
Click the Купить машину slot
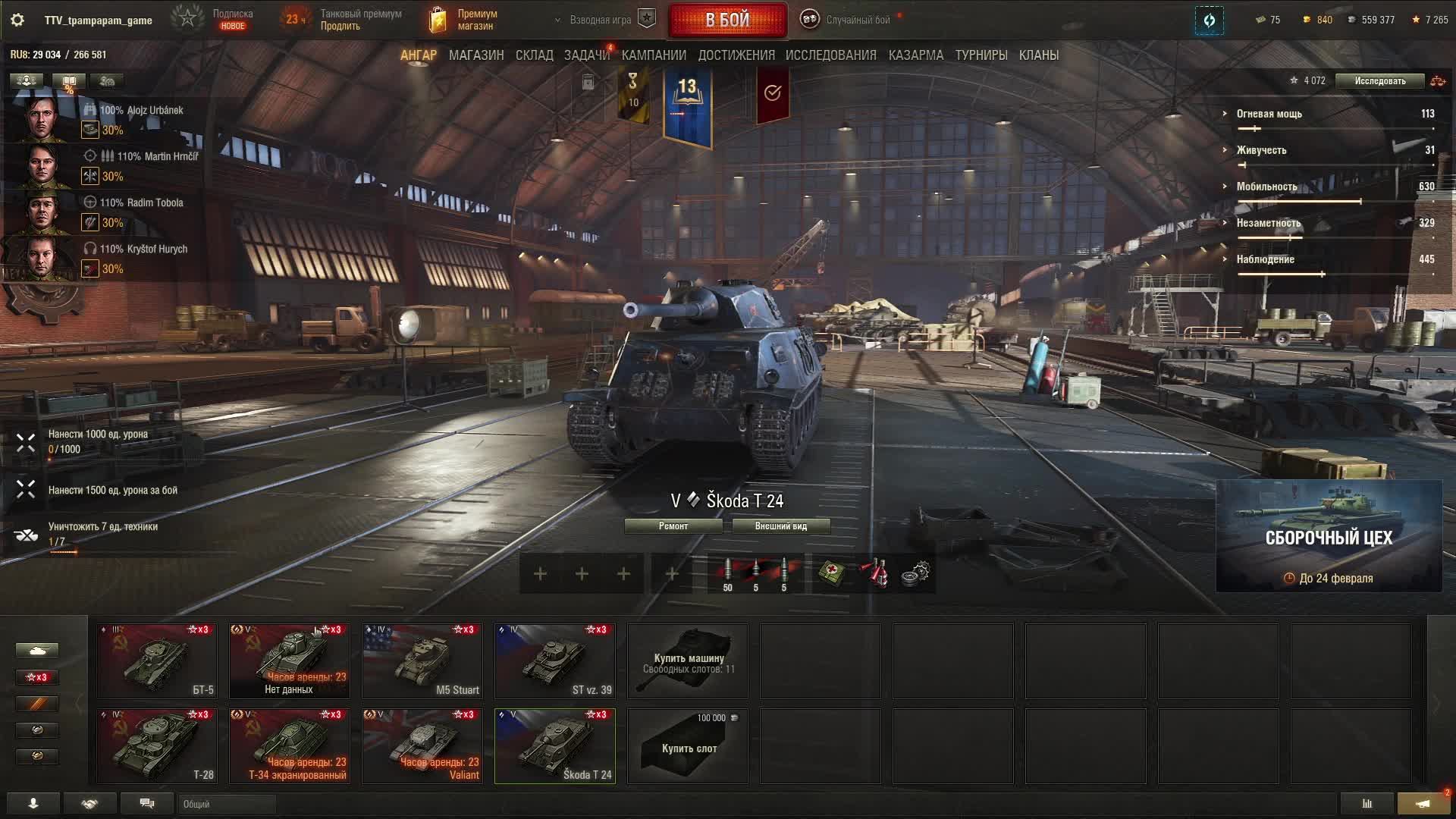pos(688,661)
